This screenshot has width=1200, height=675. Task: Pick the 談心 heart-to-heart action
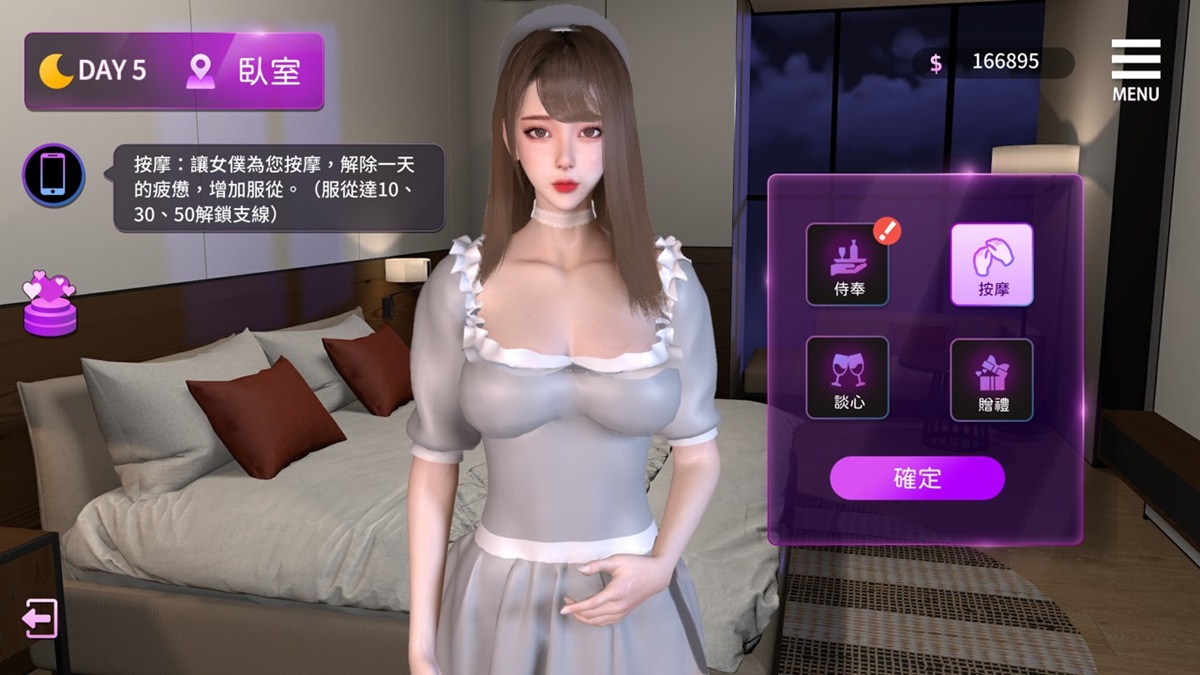[x=847, y=377]
